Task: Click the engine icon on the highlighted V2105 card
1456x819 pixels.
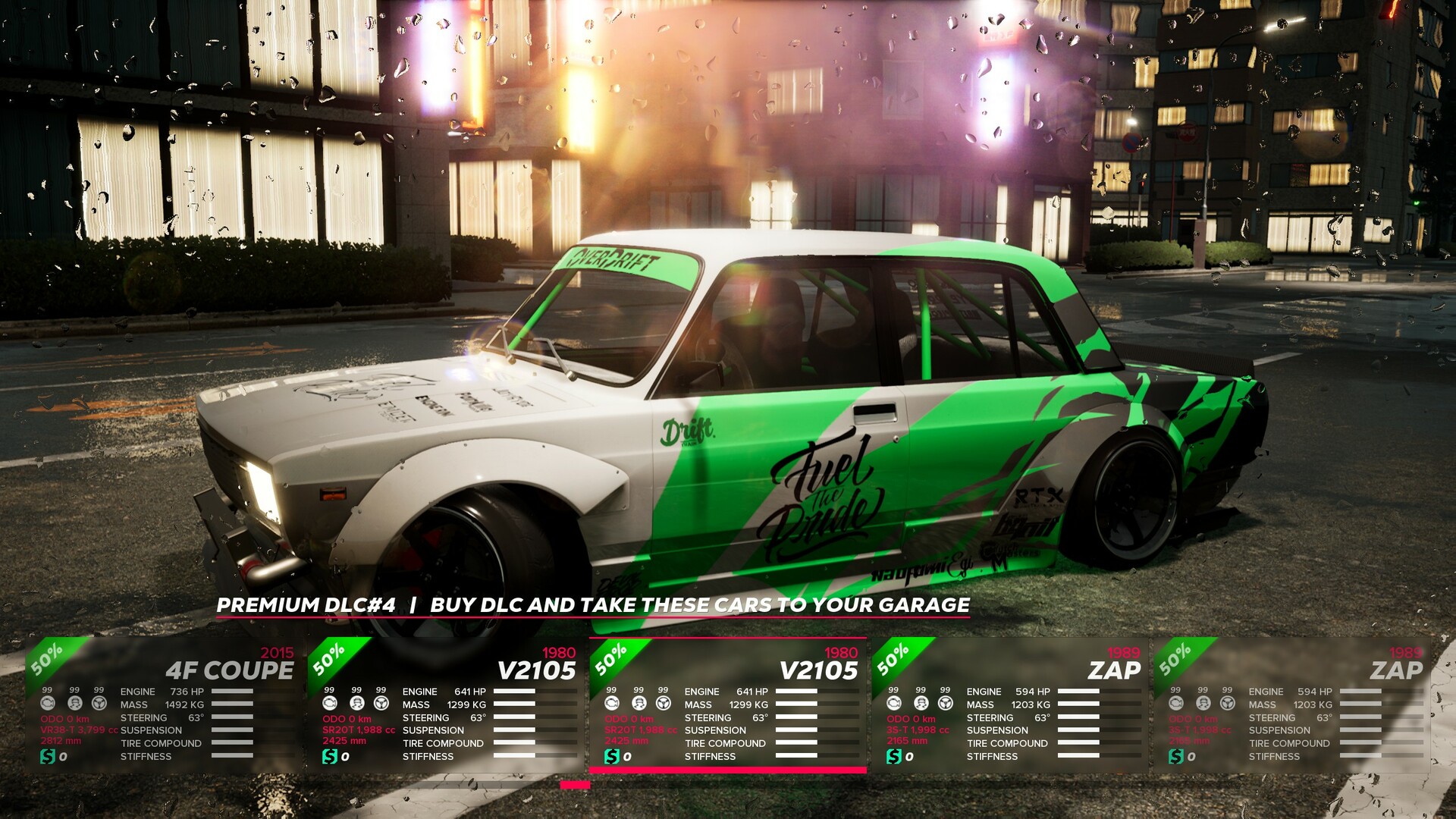Action: pos(612,704)
